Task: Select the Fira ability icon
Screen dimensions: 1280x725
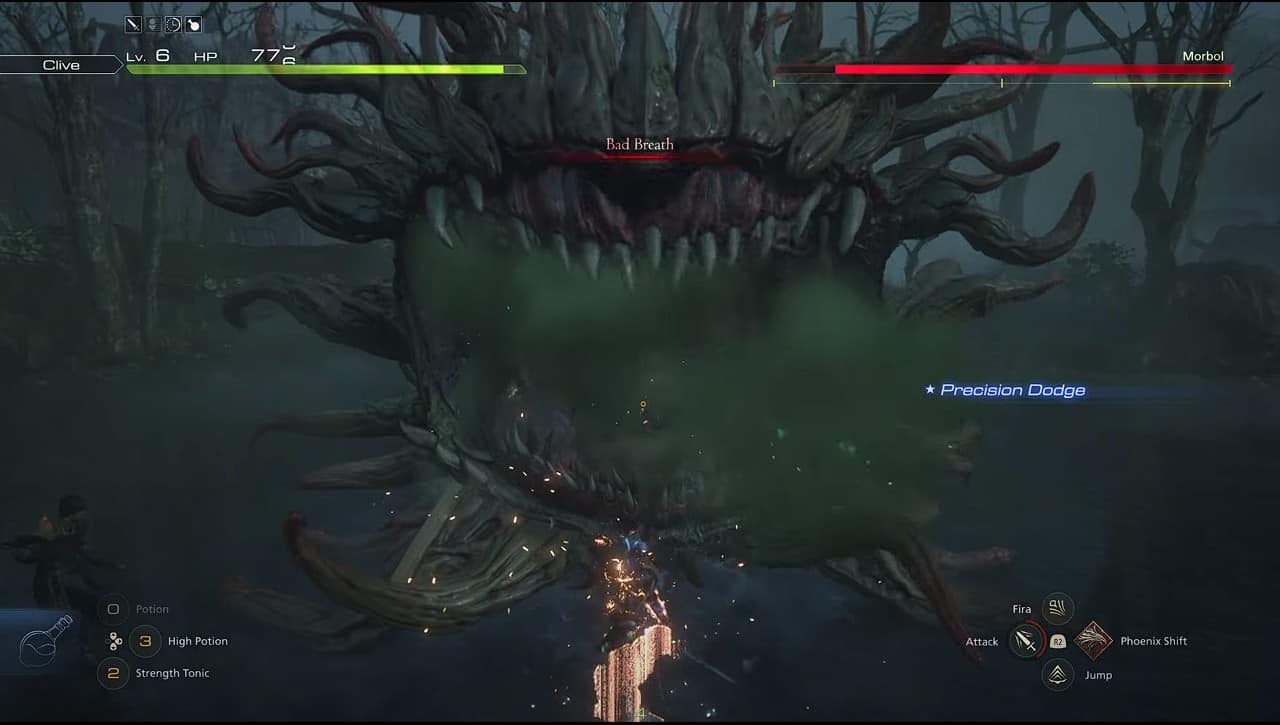Action: pyautogui.click(x=1057, y=608)
